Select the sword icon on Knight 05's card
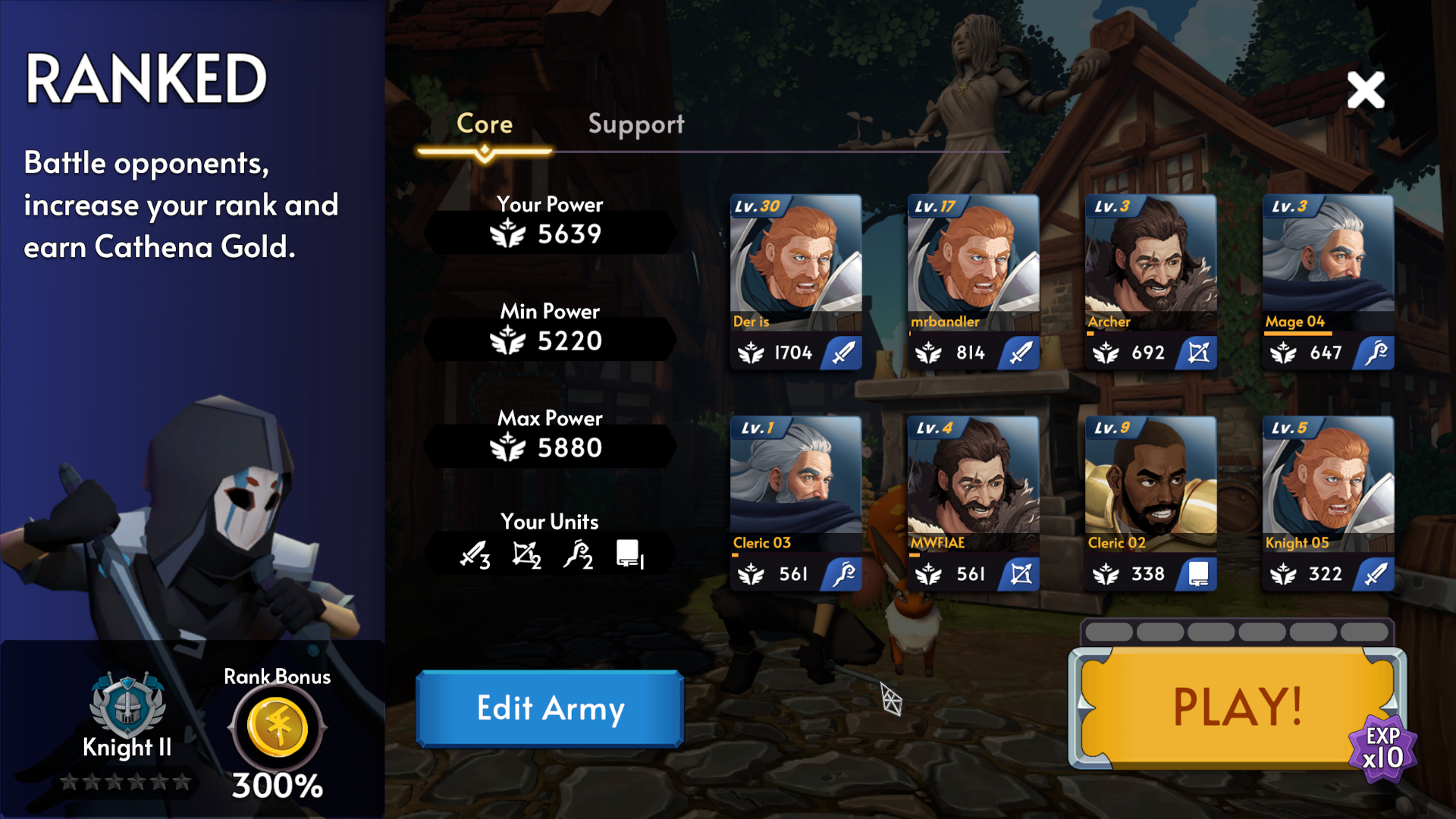Screen dimensions: 1456x819 (x=1375, y=573)
